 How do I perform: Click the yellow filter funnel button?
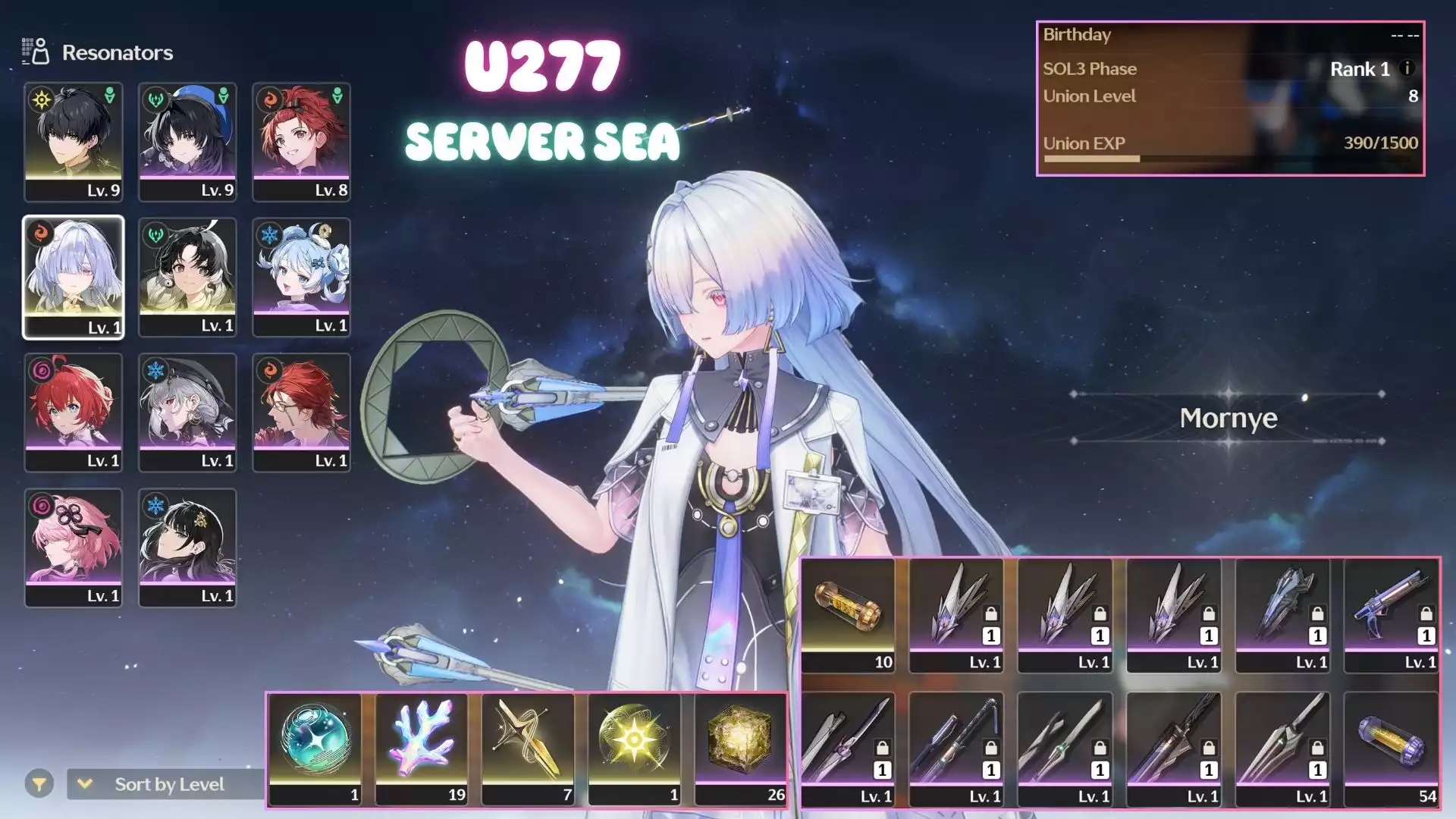[39, 784]
